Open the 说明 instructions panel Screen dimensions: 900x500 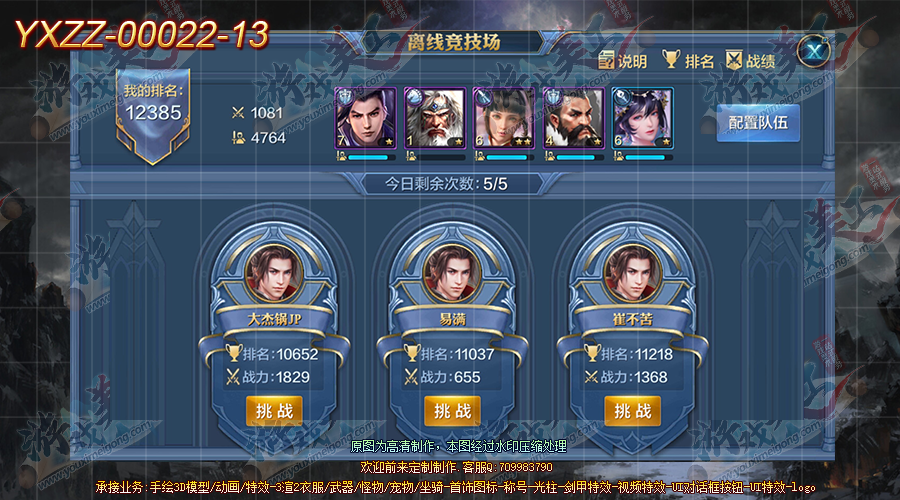click(622, 60)
